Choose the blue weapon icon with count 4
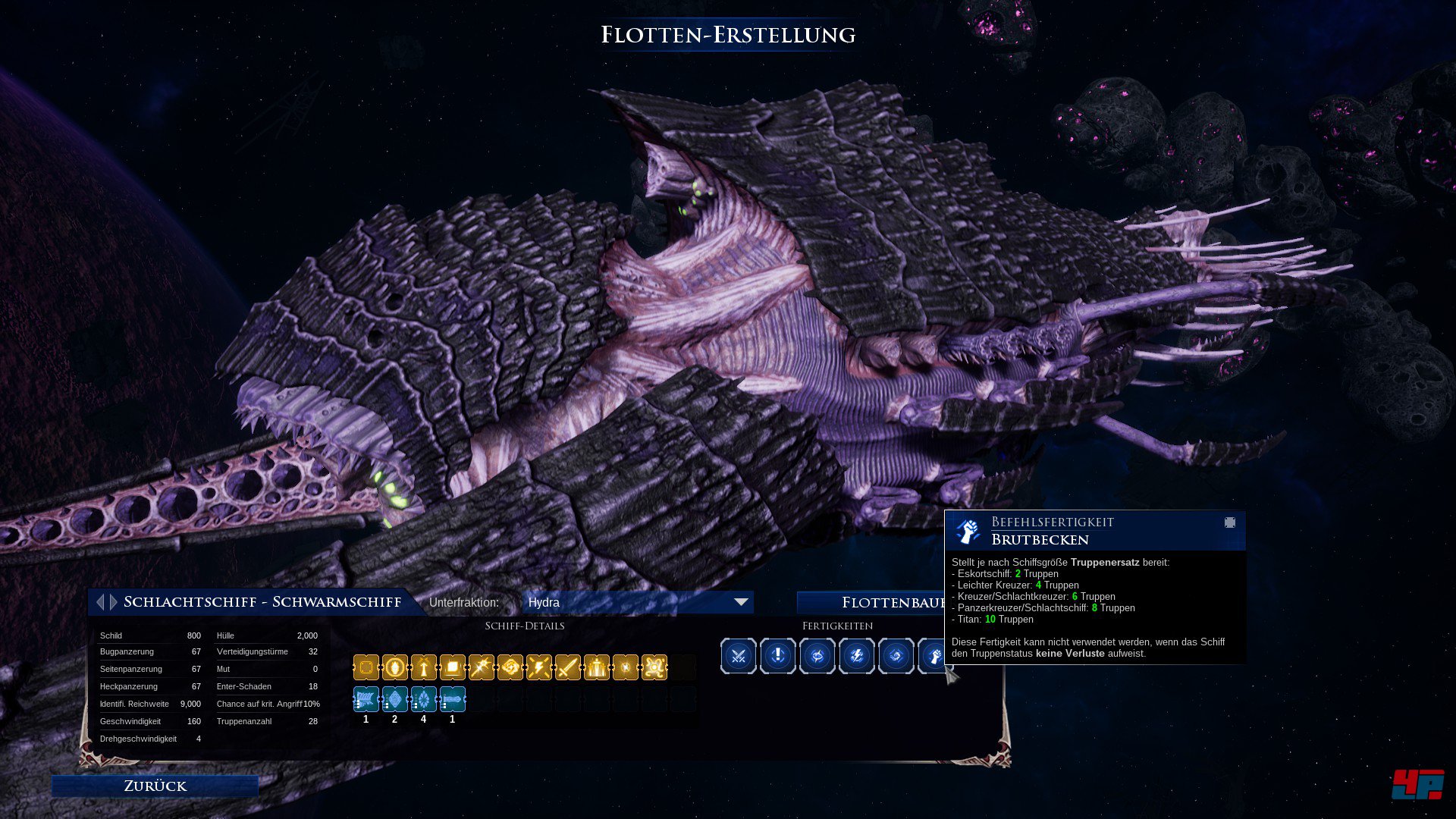This screenshot has width=1456, height=819. 424,699
